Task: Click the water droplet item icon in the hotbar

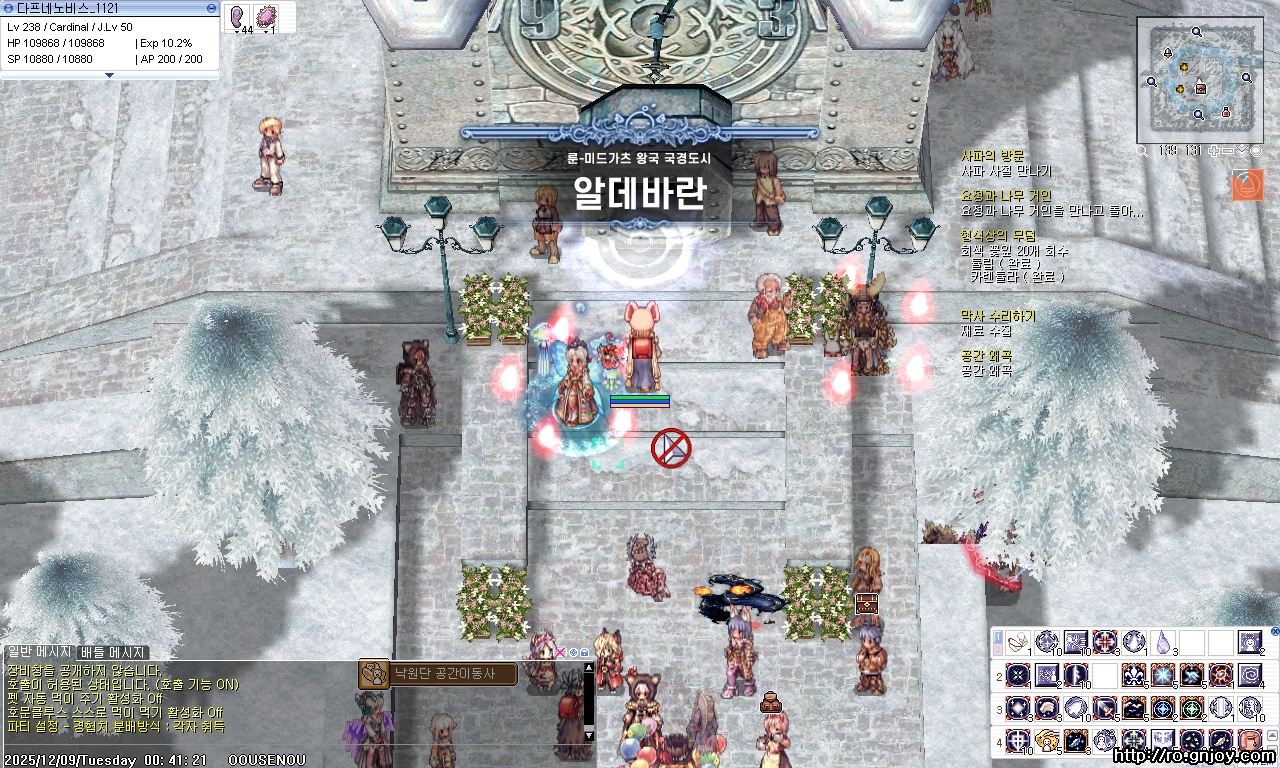Action: point(1163,641)
